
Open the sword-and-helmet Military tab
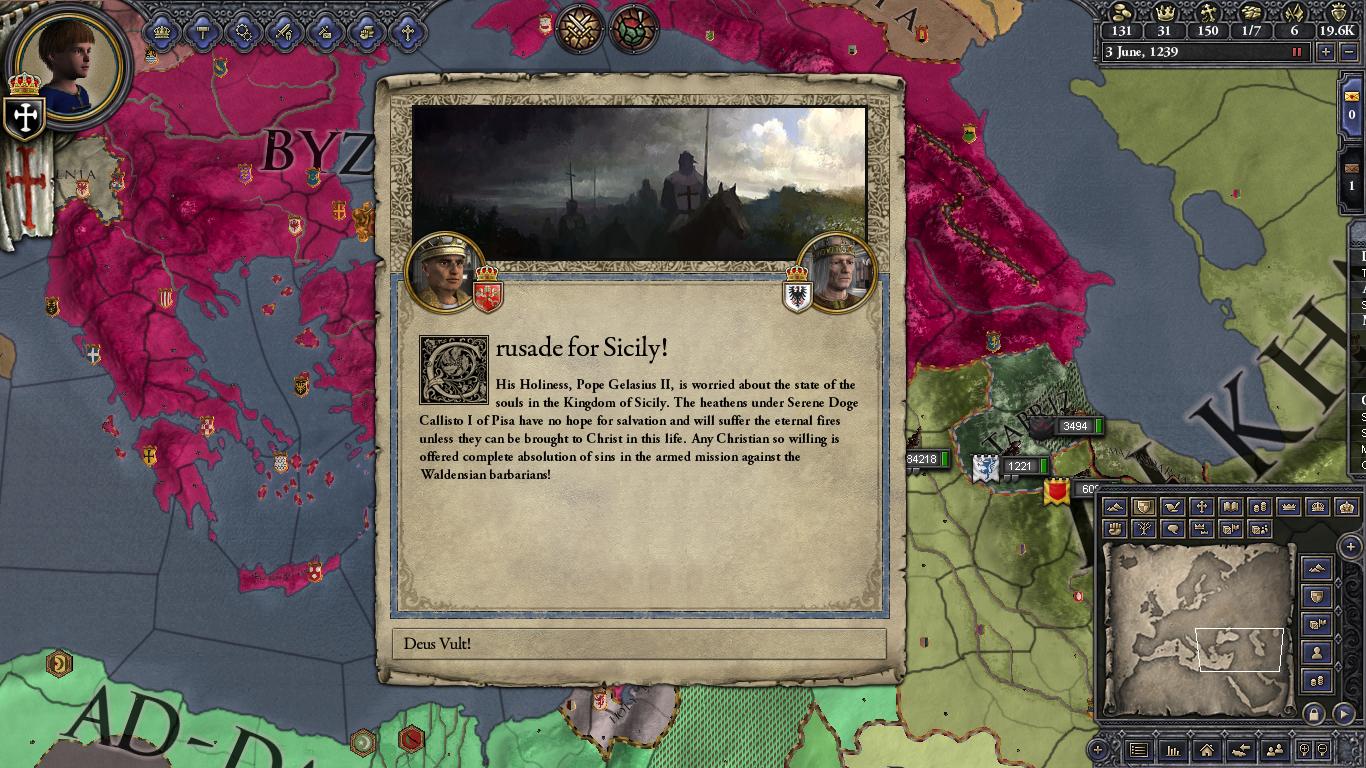click(x=285, y=32)
